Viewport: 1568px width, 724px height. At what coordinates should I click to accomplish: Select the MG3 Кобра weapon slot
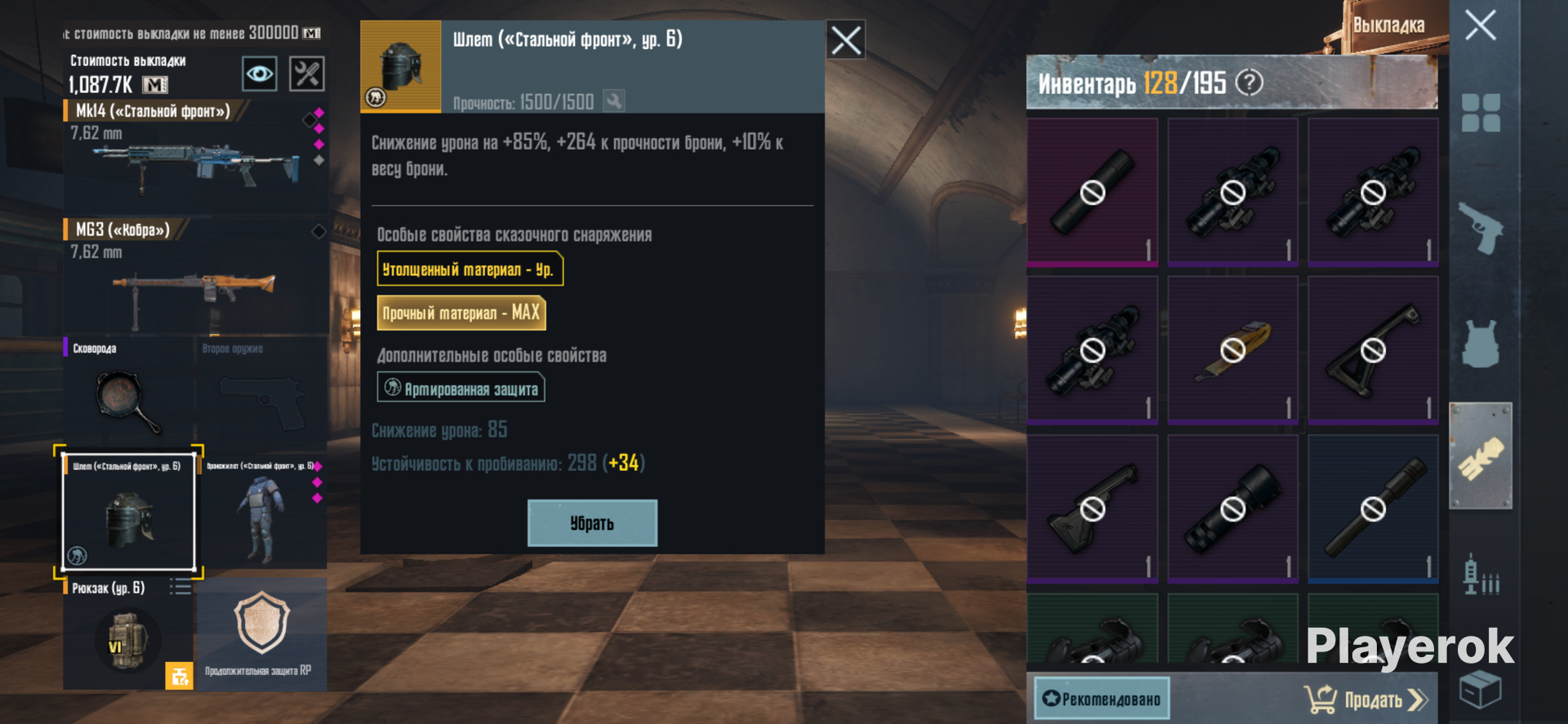tap(194, 275)
